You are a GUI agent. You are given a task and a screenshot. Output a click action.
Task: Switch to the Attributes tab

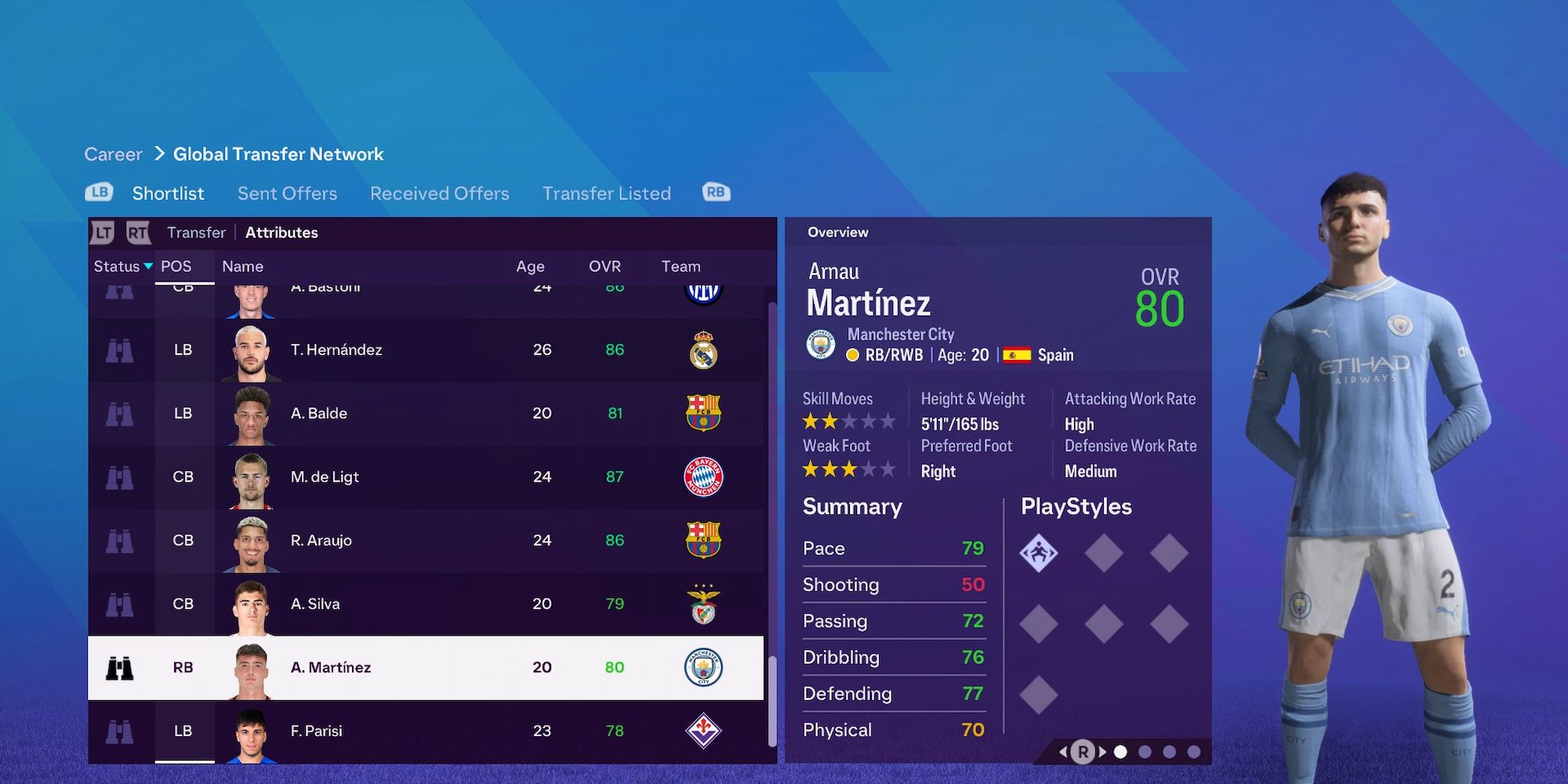pyautogui.click(x=281, y=232)
